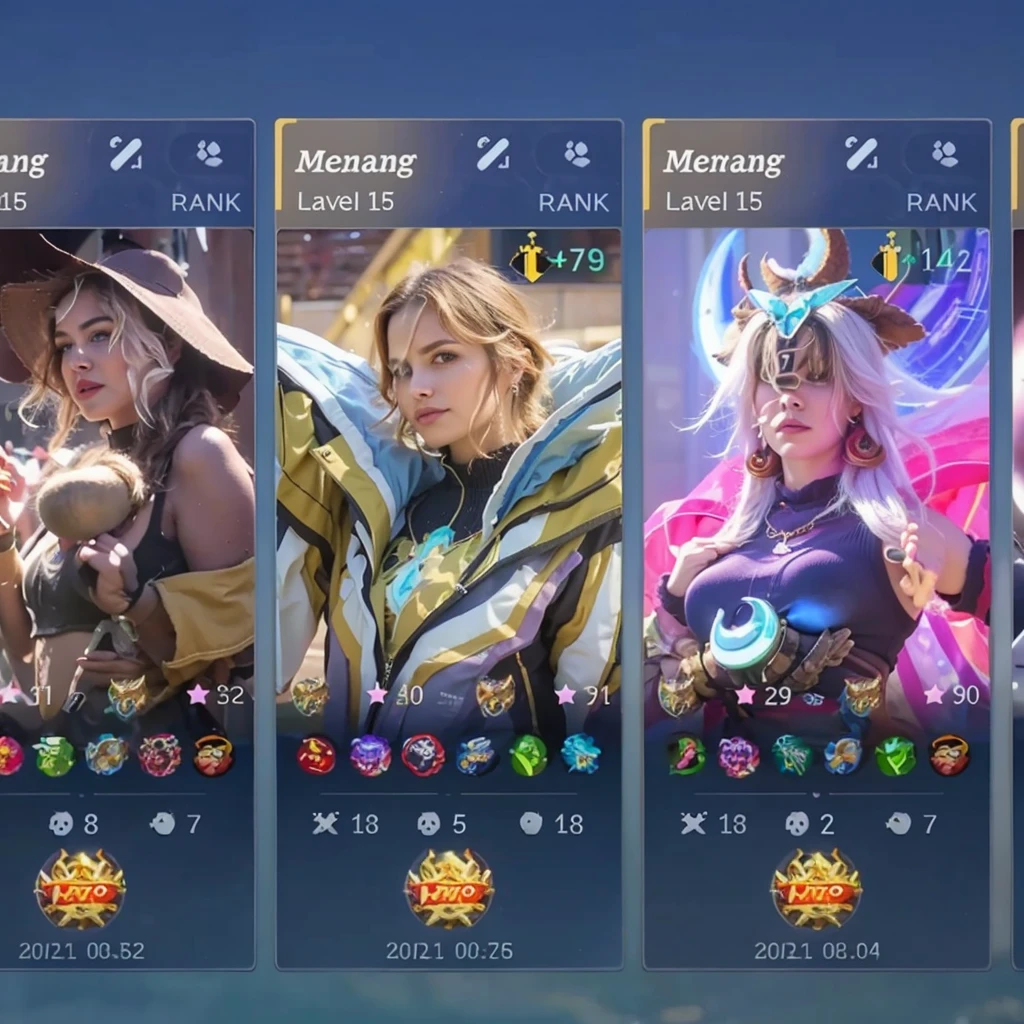Inspect the gold medal badge above the 08.04 timestamp
This screenshot has width=1024, height=1024.
pos(816,889)
